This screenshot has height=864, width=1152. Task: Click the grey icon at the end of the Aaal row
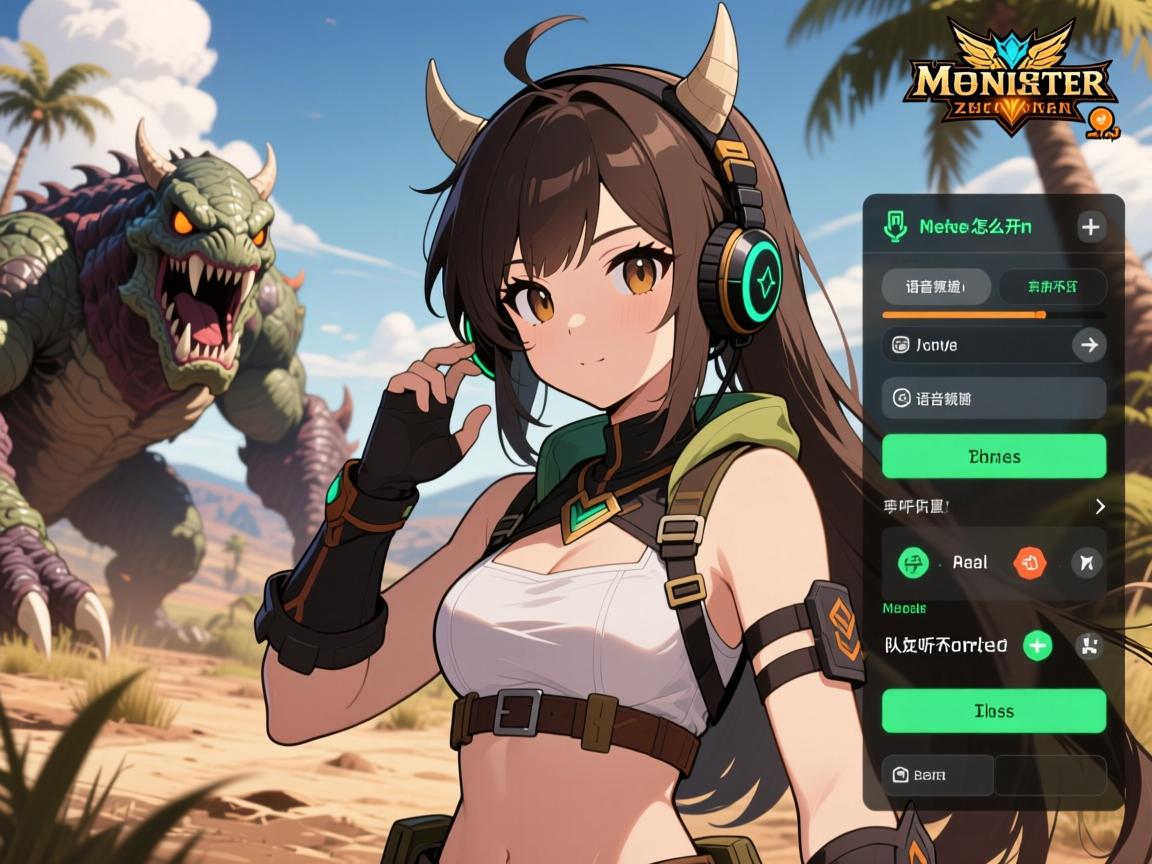tap(1086, 563)
